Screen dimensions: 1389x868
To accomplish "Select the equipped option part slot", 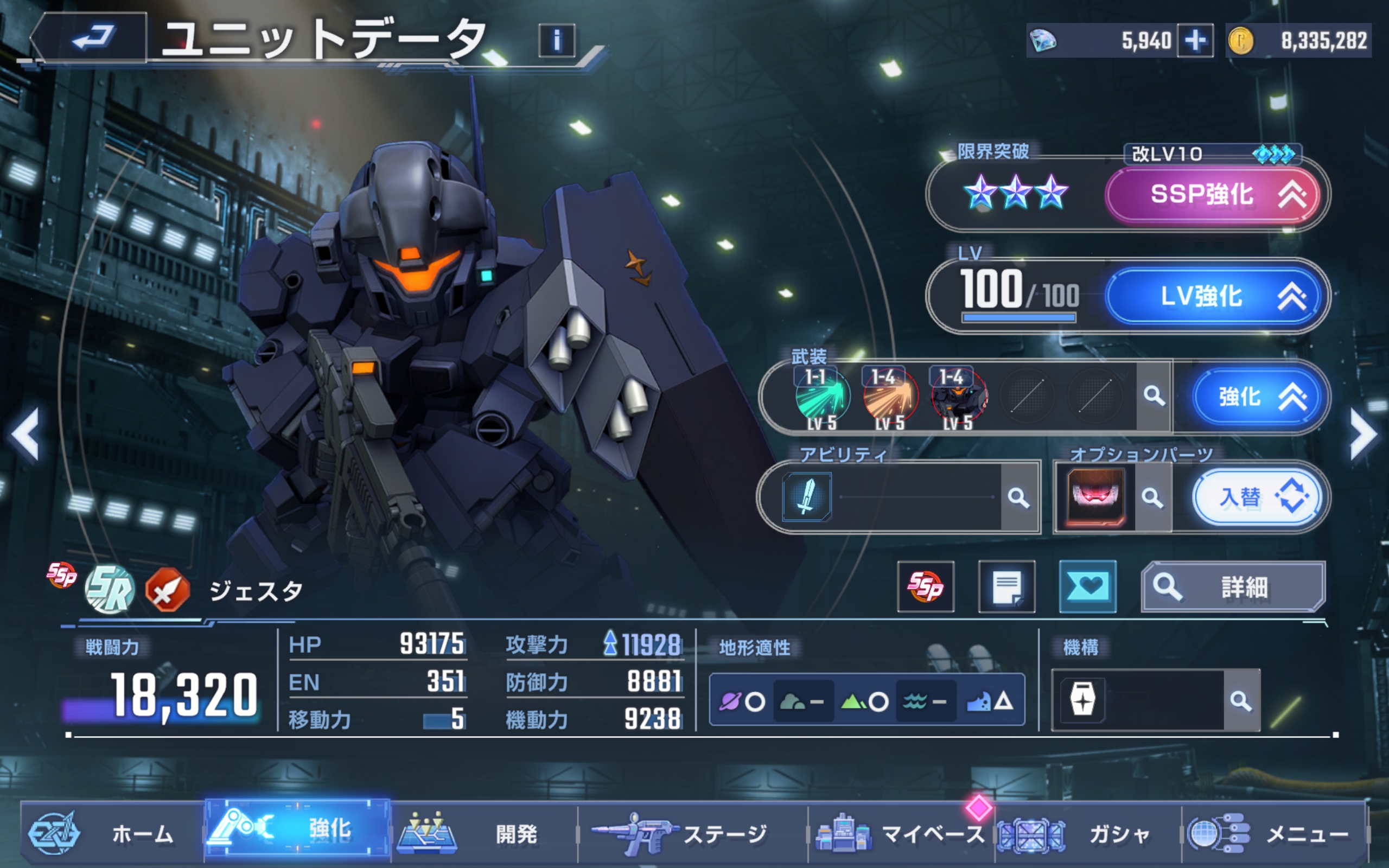I will click(1094, 497).
